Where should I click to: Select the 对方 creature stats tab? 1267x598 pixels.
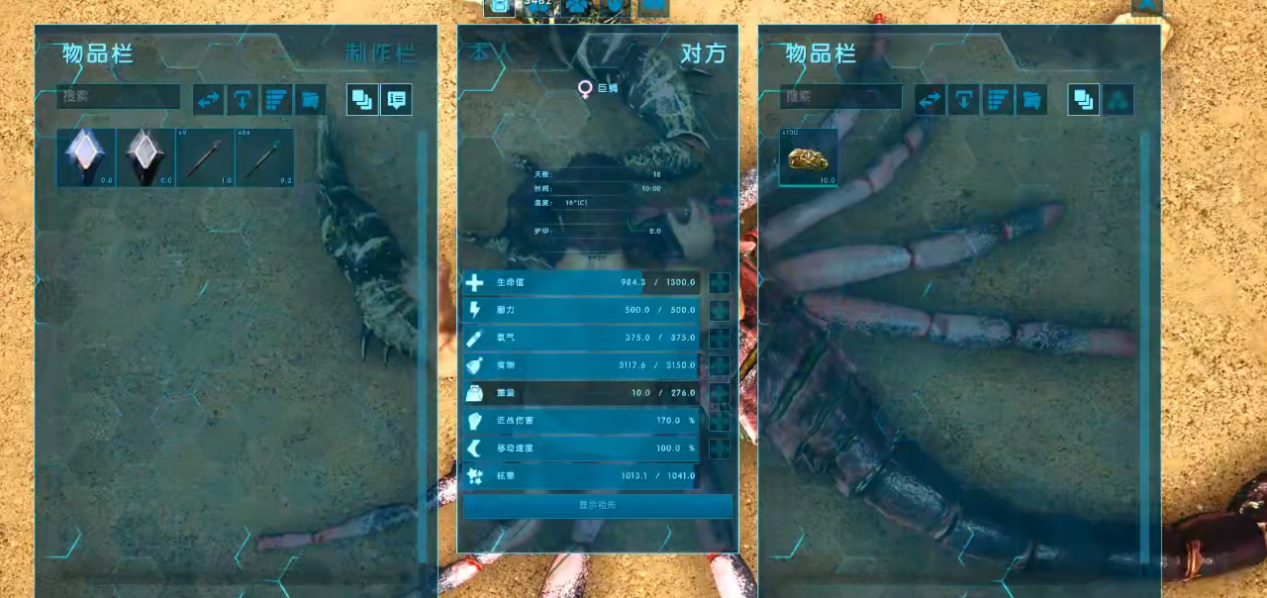click(x=702, y=54)
